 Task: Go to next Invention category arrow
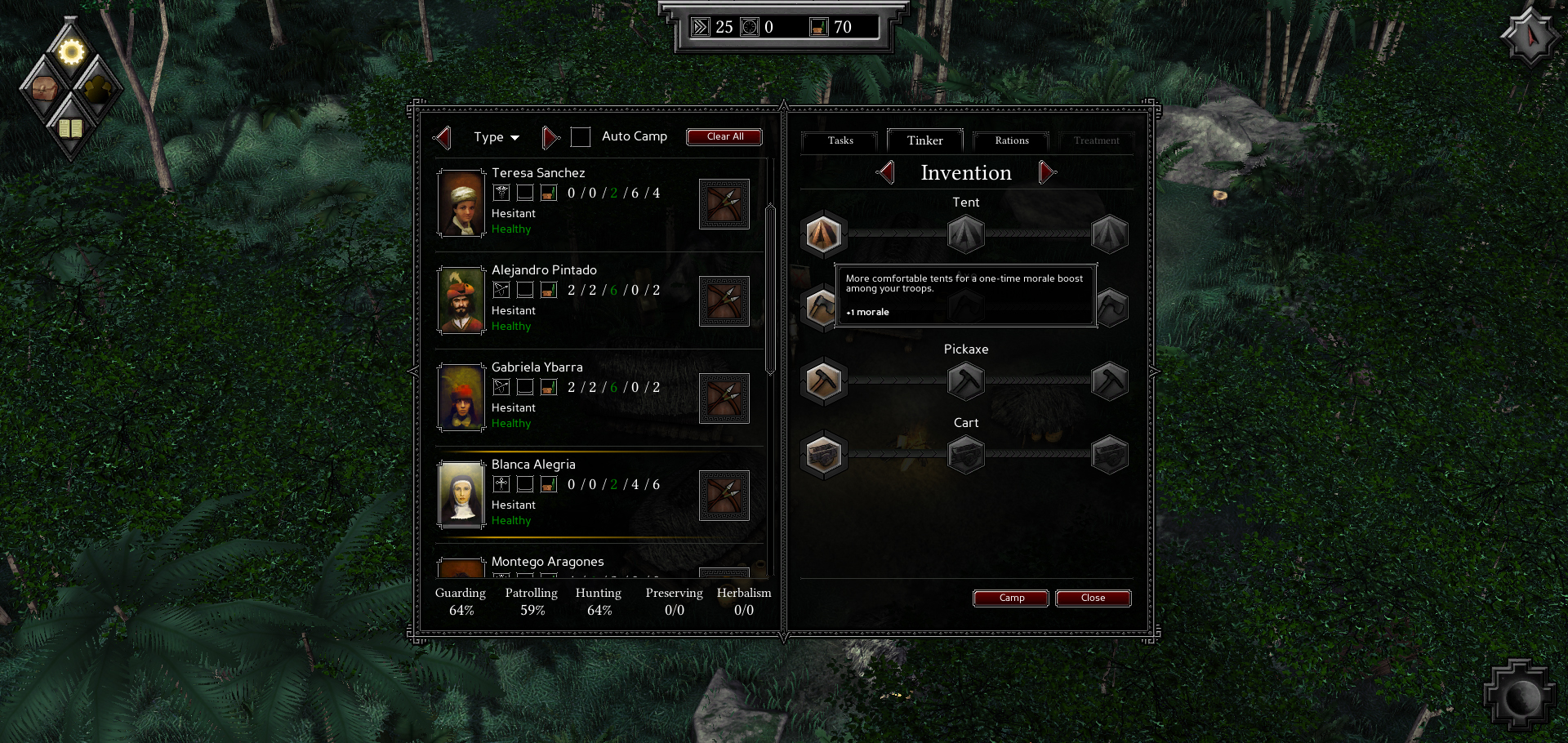pos(1046,172)
